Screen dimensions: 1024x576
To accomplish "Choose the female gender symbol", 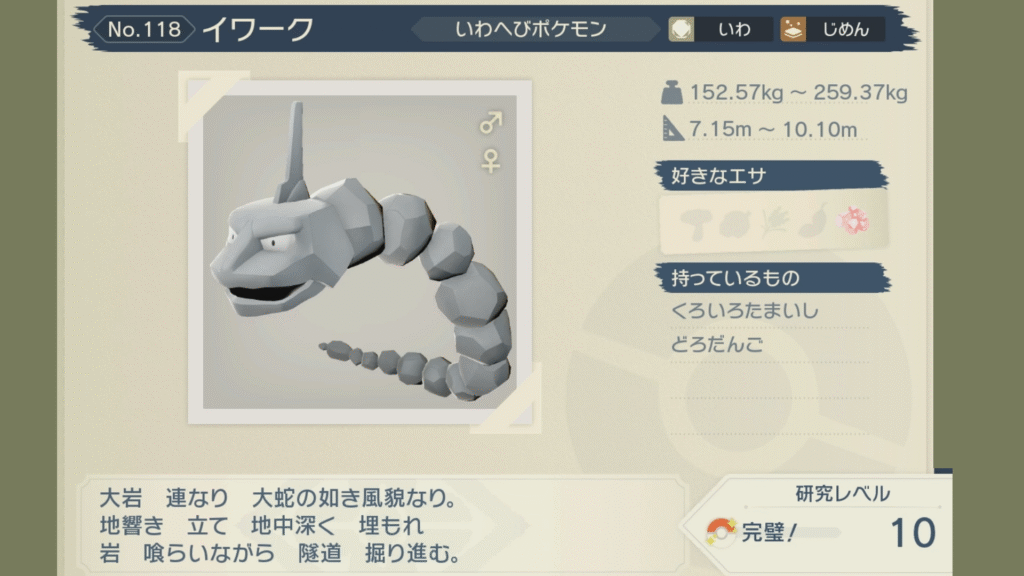I will 490,160.
